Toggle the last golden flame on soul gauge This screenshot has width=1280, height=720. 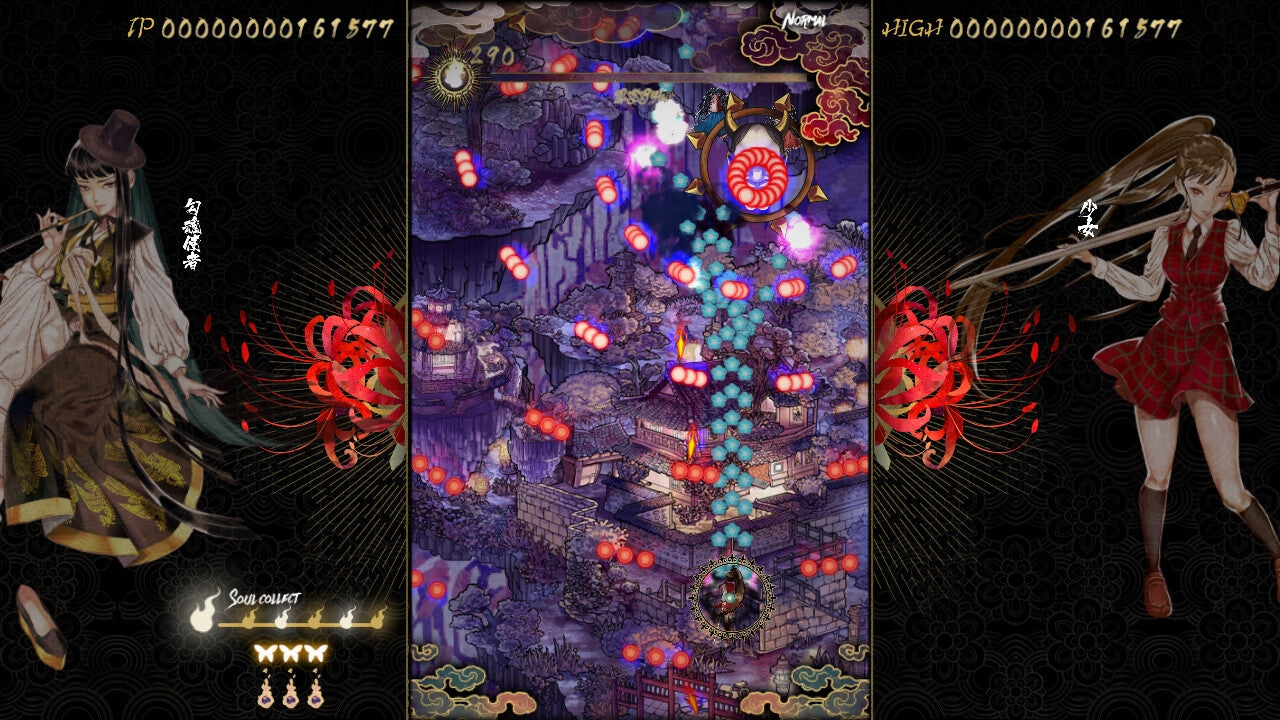378,620
